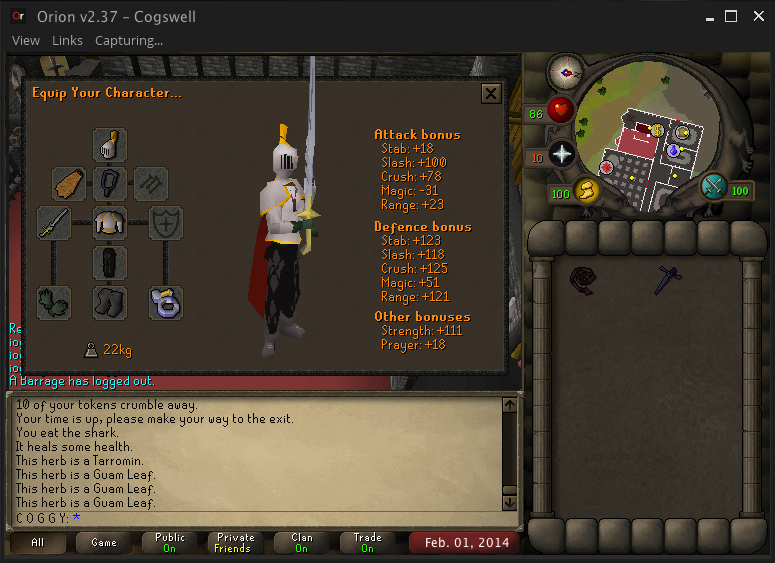Viewport: 775px width, 563px height.
Task: Toggle the prayer orb
Action: tap(561, 154)
